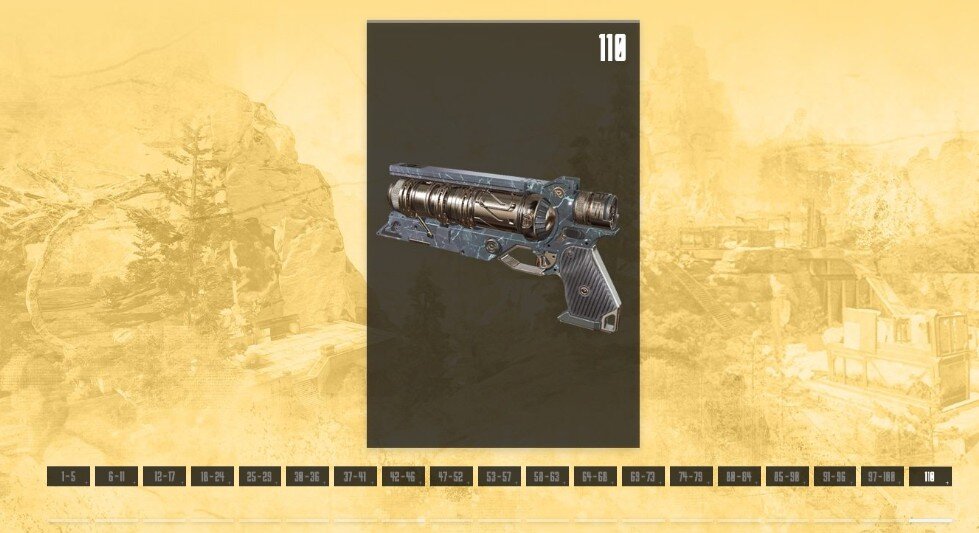Screen dimensions: 979x533
Task: Show rewards for levels 58-63
Action: point(547,477)
